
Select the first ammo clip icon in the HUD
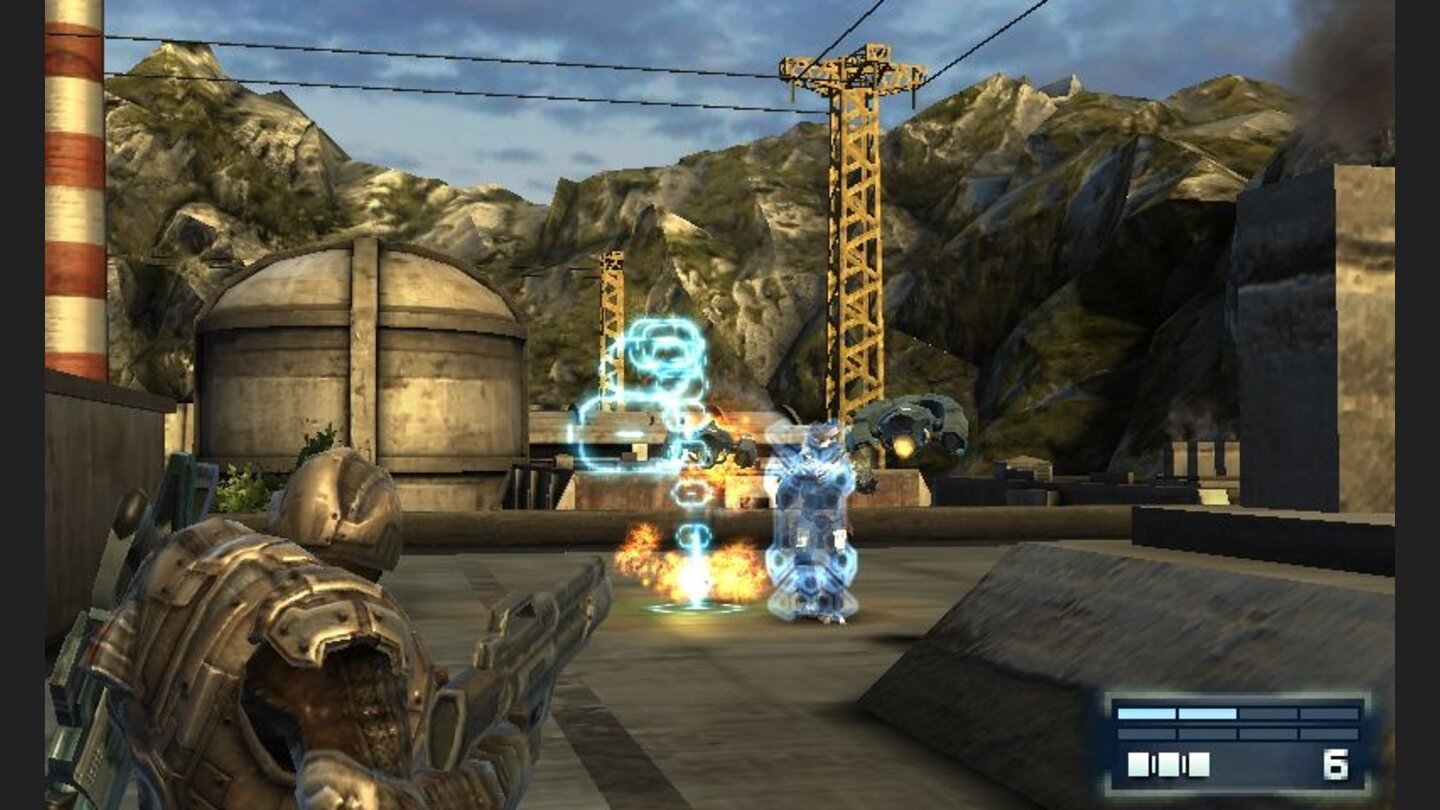pos(1139,765)
